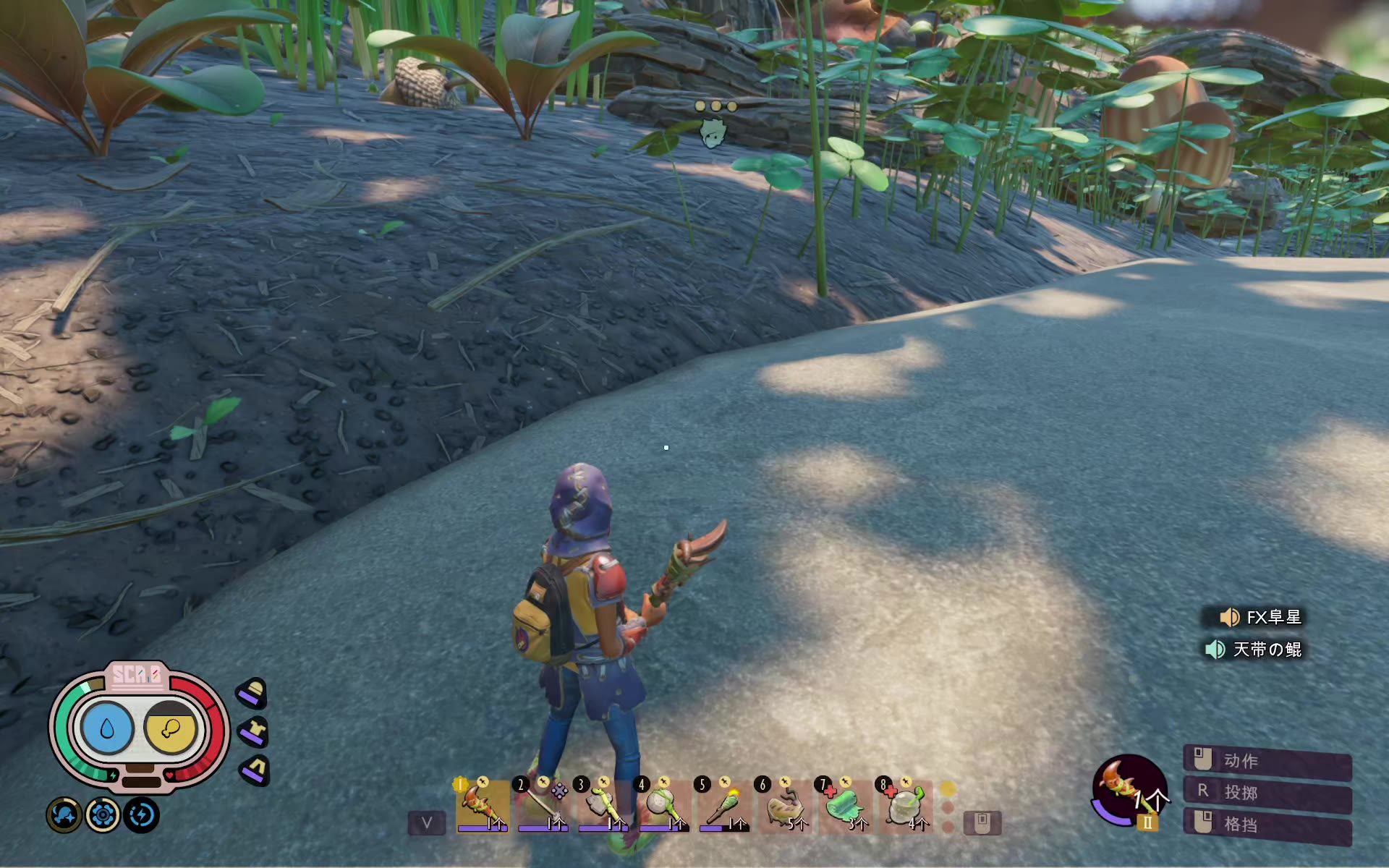Equip the pebble hammer in slot 4
The image size is (1389, 868).
click(663, 806)
